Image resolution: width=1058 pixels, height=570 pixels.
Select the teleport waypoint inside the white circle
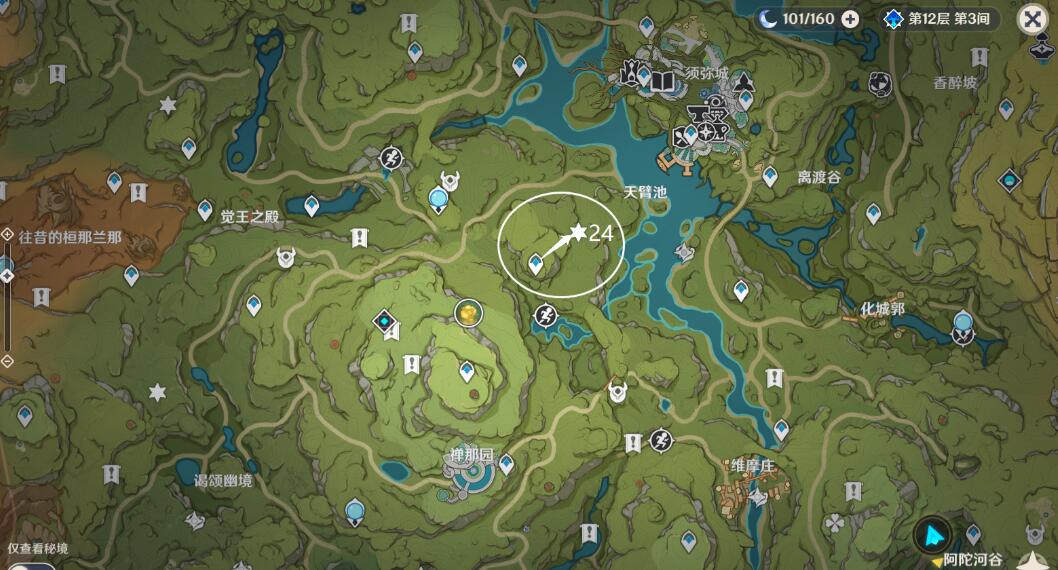tap(536, 263)
